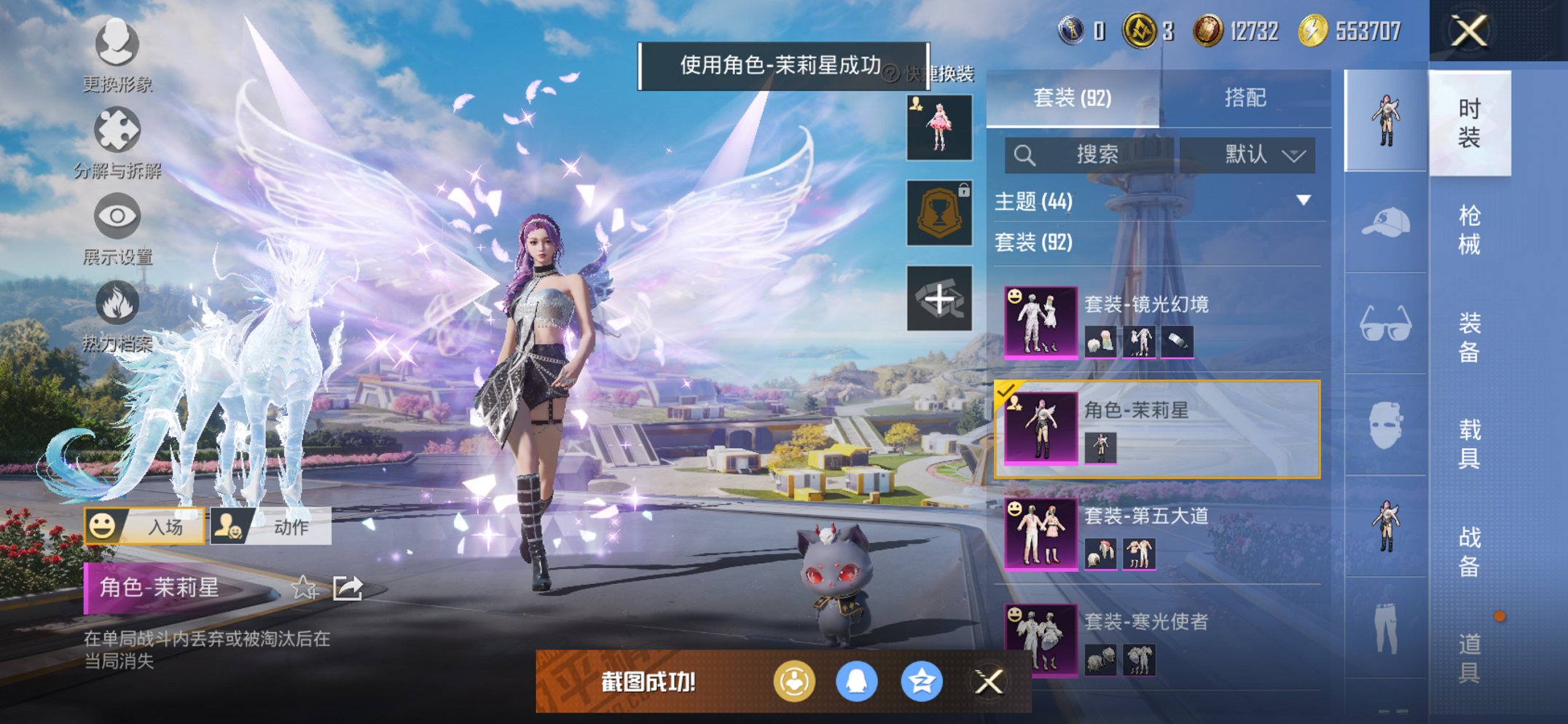
Task: Open the 展示设置 display settings
Action: coord(117,217)
